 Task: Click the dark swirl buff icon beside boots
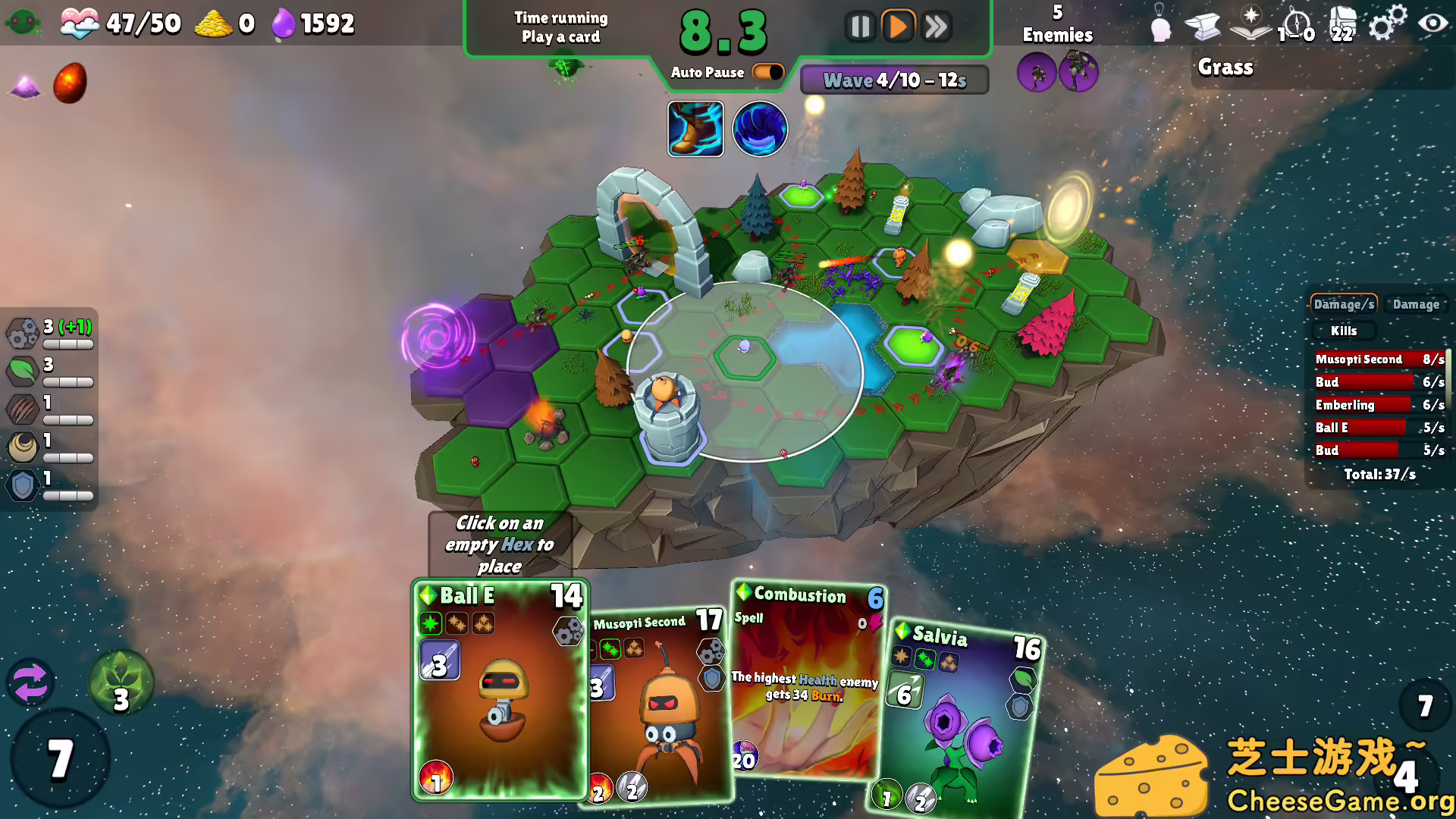point(759,128)
